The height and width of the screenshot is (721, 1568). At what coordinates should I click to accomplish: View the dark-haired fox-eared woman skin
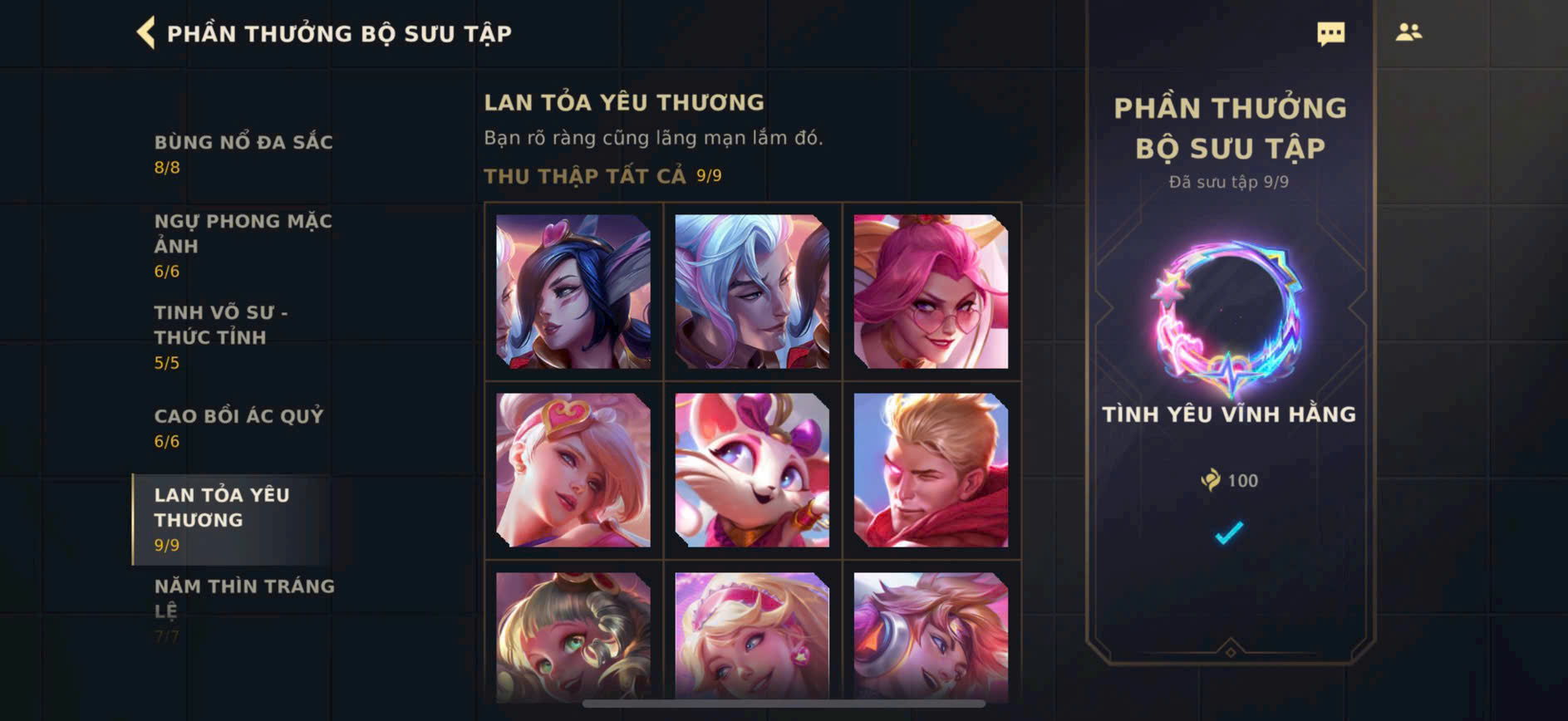pos(573,292)
